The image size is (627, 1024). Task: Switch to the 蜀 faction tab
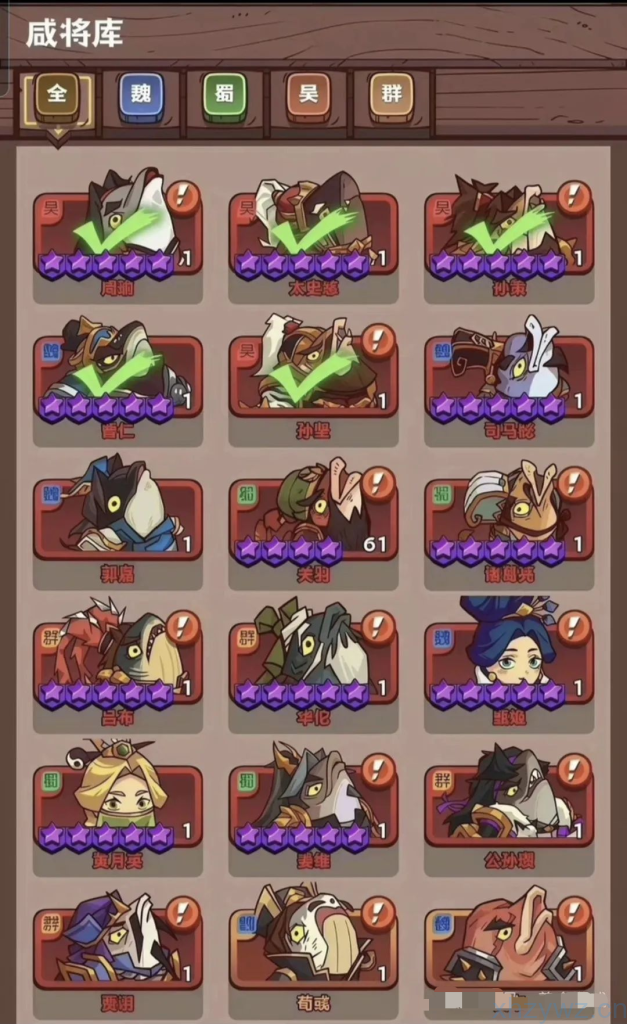[x=224, y=97]
